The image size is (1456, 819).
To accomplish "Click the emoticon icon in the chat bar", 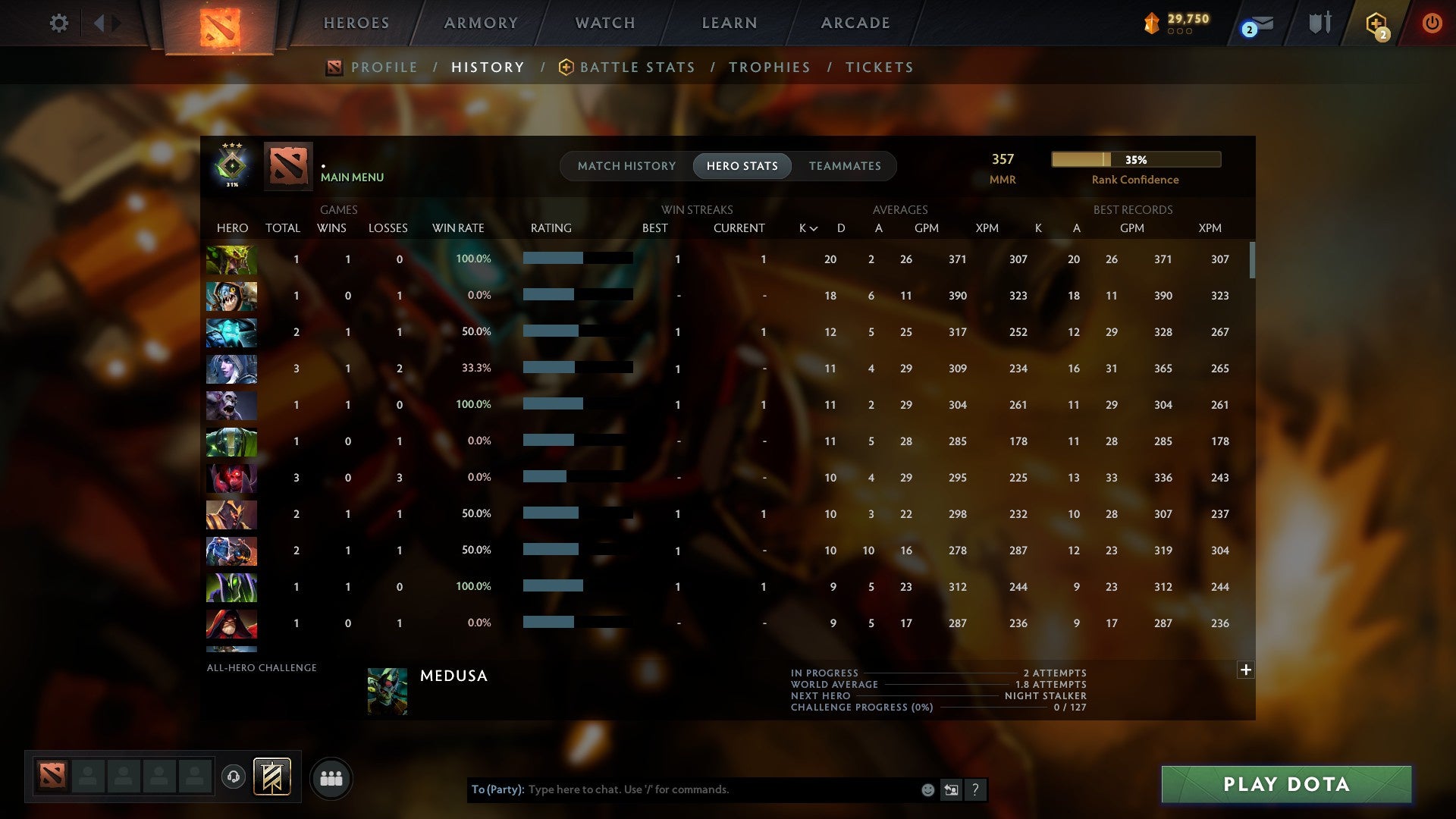I will 927,789.
